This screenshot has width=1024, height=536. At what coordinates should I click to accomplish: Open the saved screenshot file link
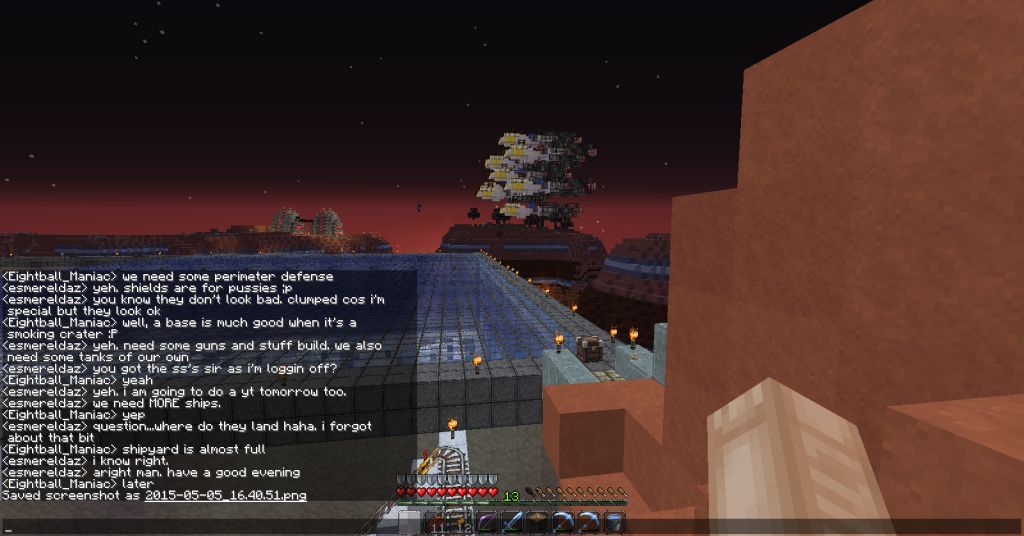point(225,495)
